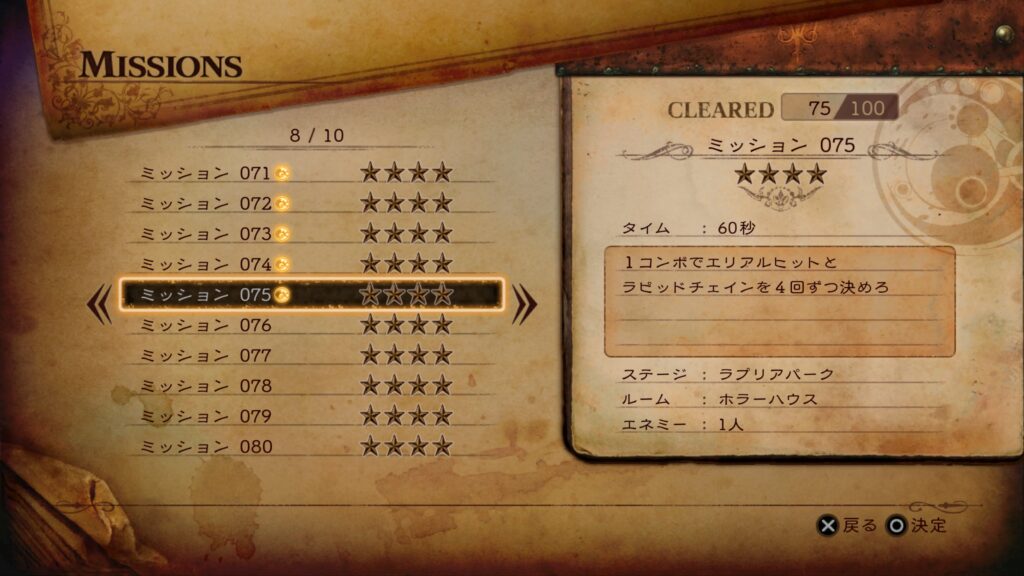Viewport: 1024px width, 576px height.
Task: Click the highlighted ミッション 075 row
Action: pos(310,295)
